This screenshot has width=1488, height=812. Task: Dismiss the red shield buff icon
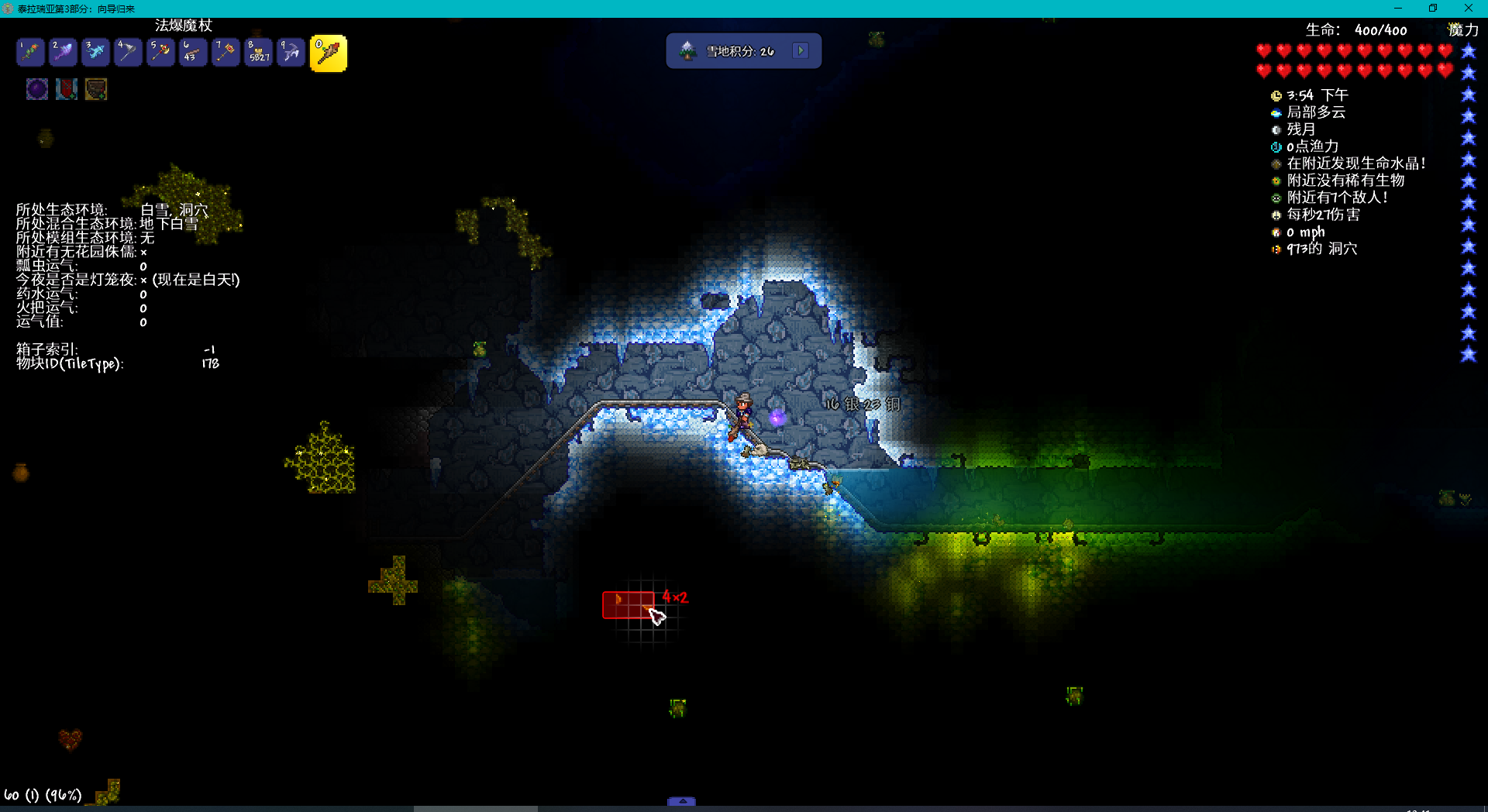66,88
